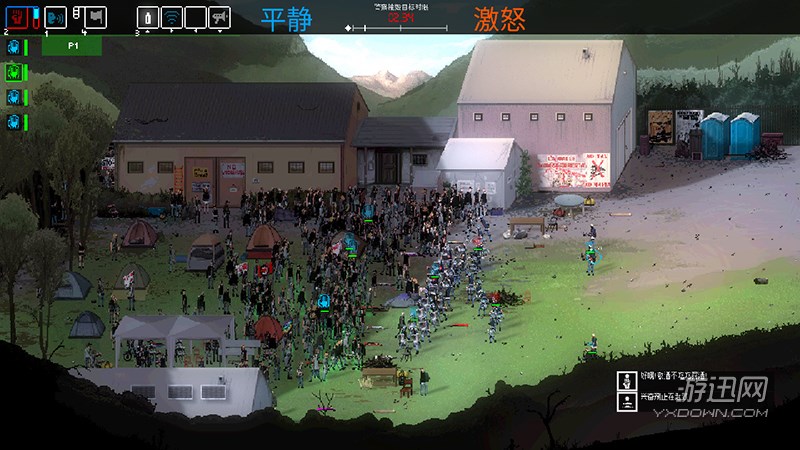This screenshot has width=800, height=450.
Task: Activate the wifi signal icon slot
Action: point(172,17)
